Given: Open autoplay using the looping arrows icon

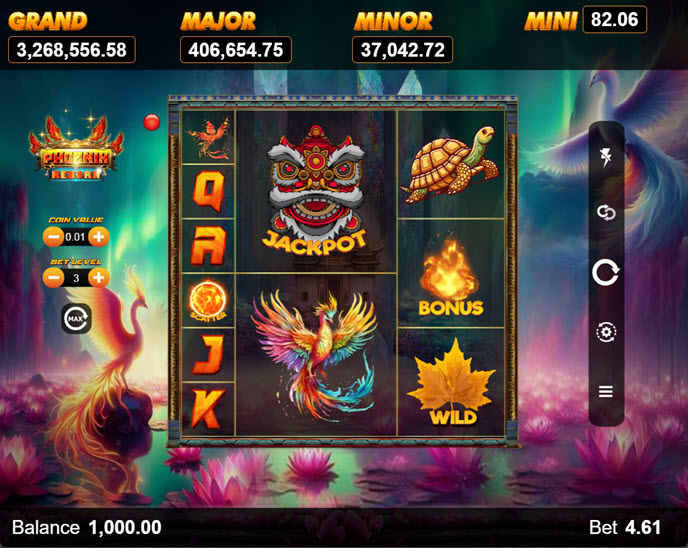Looking at the screenshot, I should point(606,212).
